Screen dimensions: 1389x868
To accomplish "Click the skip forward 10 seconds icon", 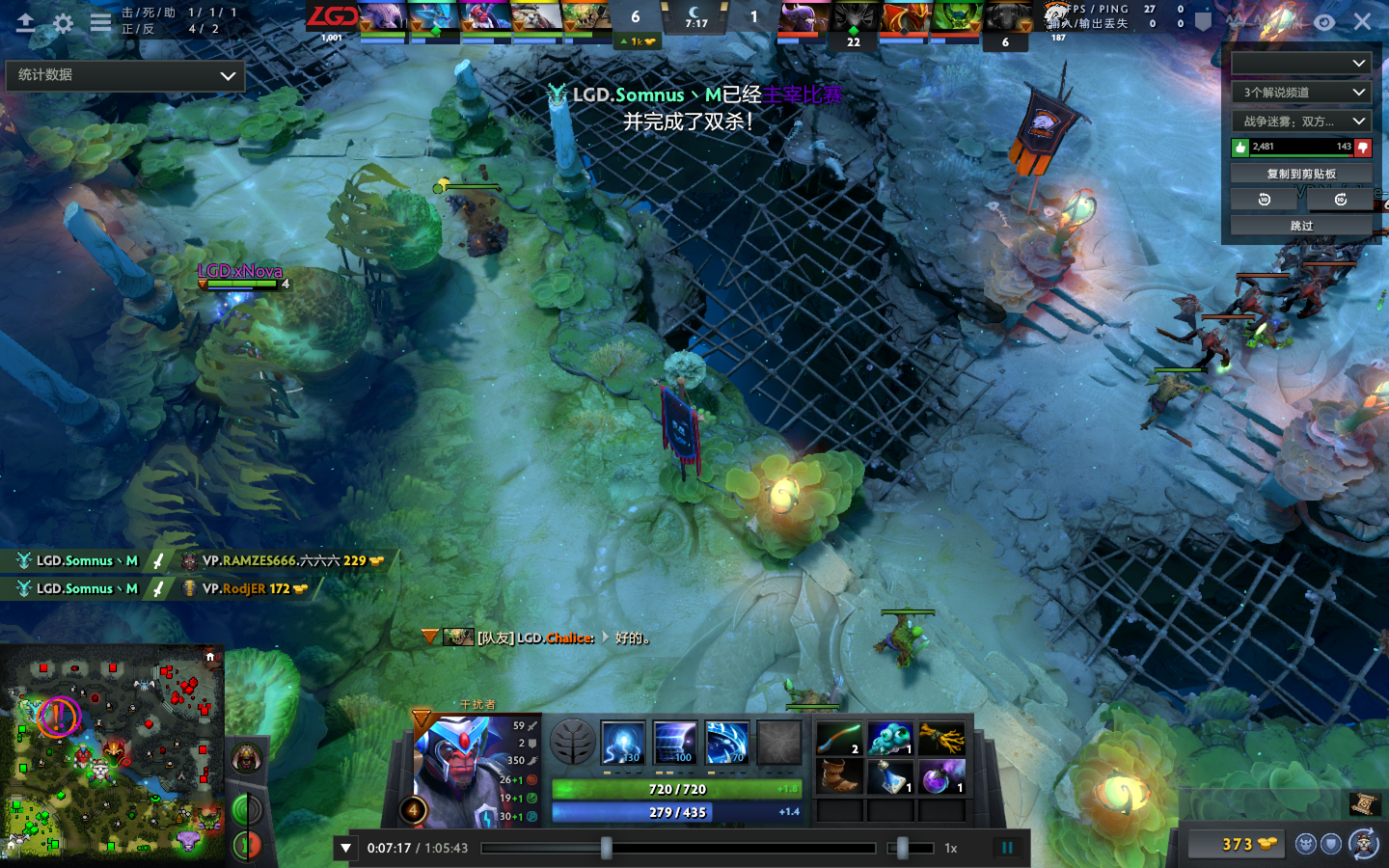I will [1340, 199].
